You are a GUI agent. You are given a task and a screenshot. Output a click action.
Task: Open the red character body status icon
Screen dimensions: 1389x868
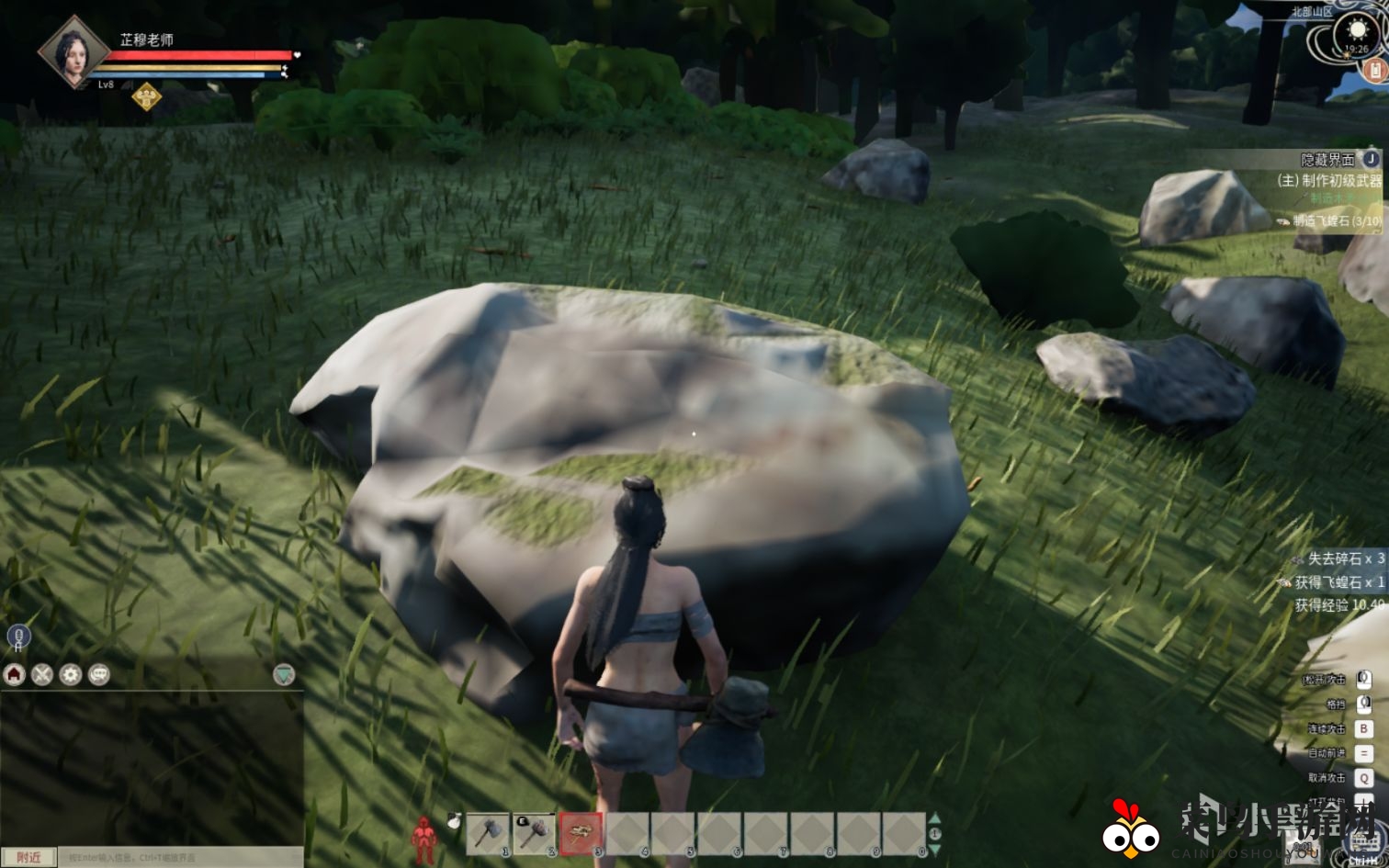(423, 836)
